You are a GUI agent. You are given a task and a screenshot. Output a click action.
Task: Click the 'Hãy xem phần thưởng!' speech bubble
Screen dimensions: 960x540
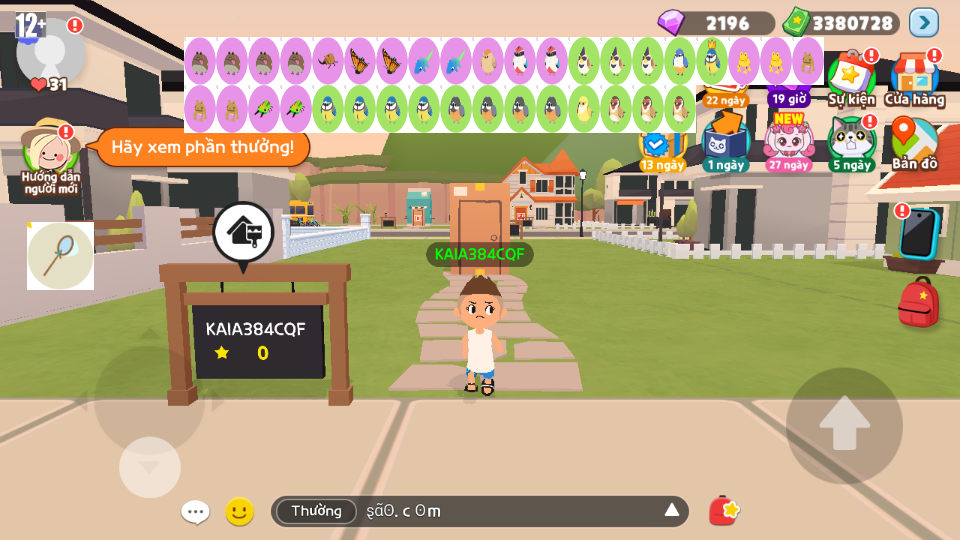point(202,148)
